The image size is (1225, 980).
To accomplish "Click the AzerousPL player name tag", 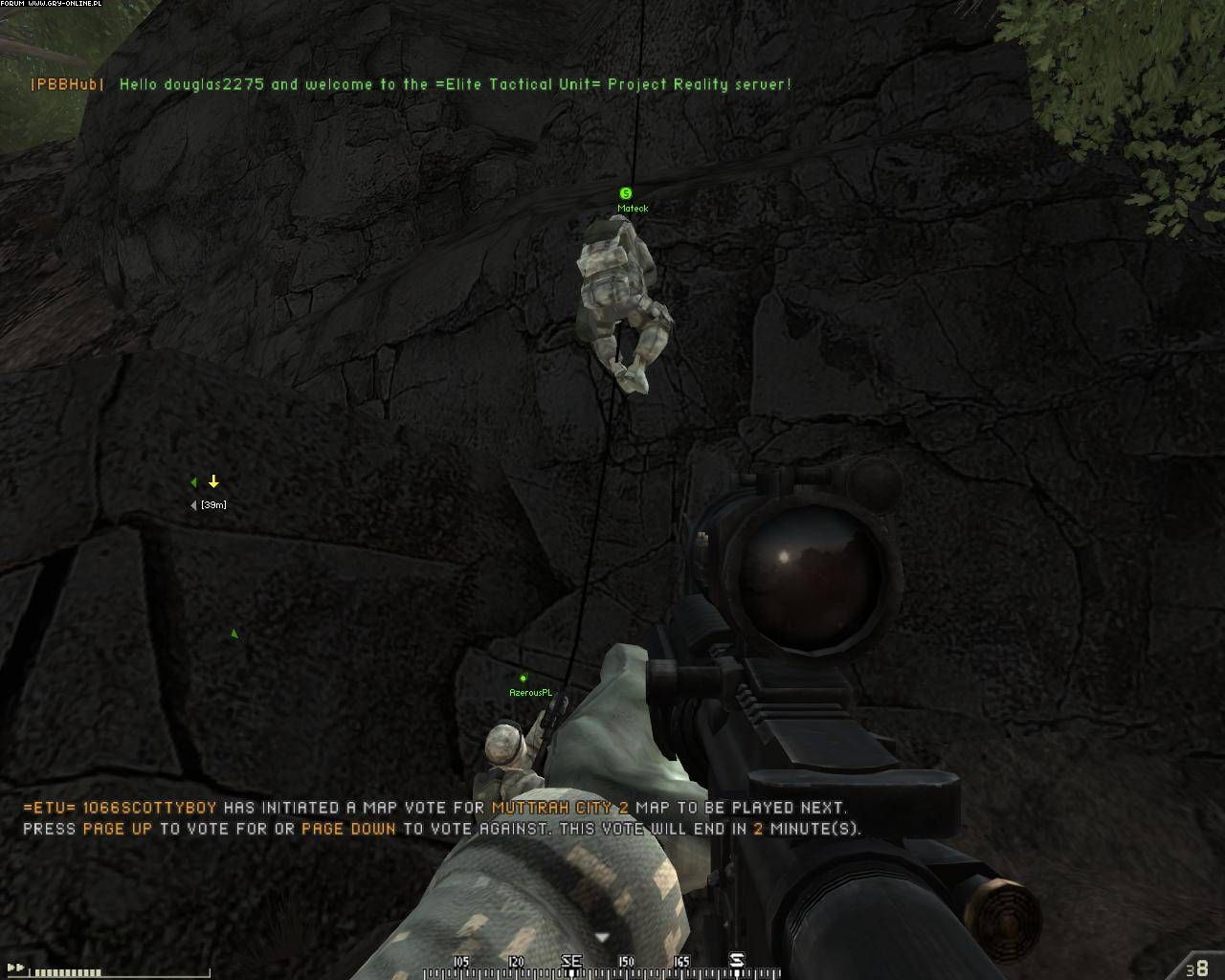I will point(531,692).
